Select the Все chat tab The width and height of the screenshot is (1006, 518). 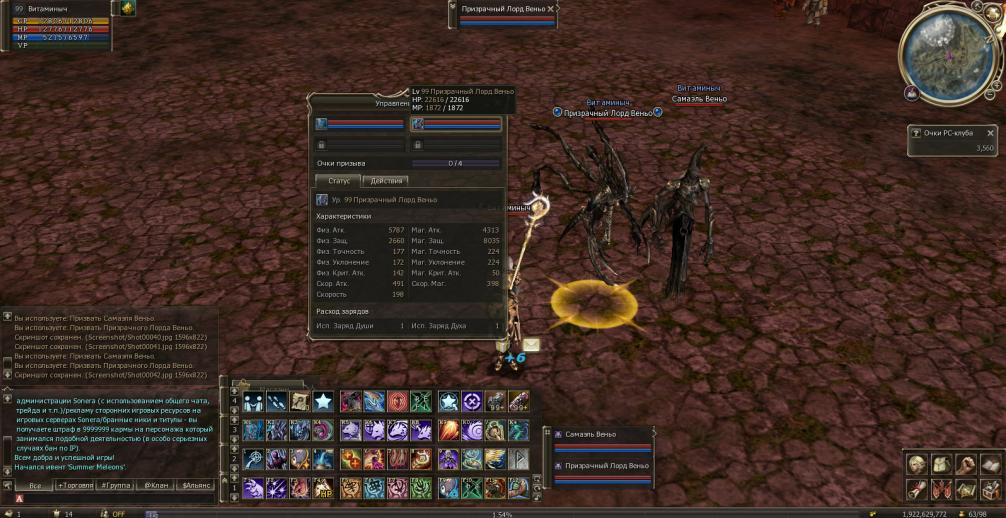pos(35,485)
